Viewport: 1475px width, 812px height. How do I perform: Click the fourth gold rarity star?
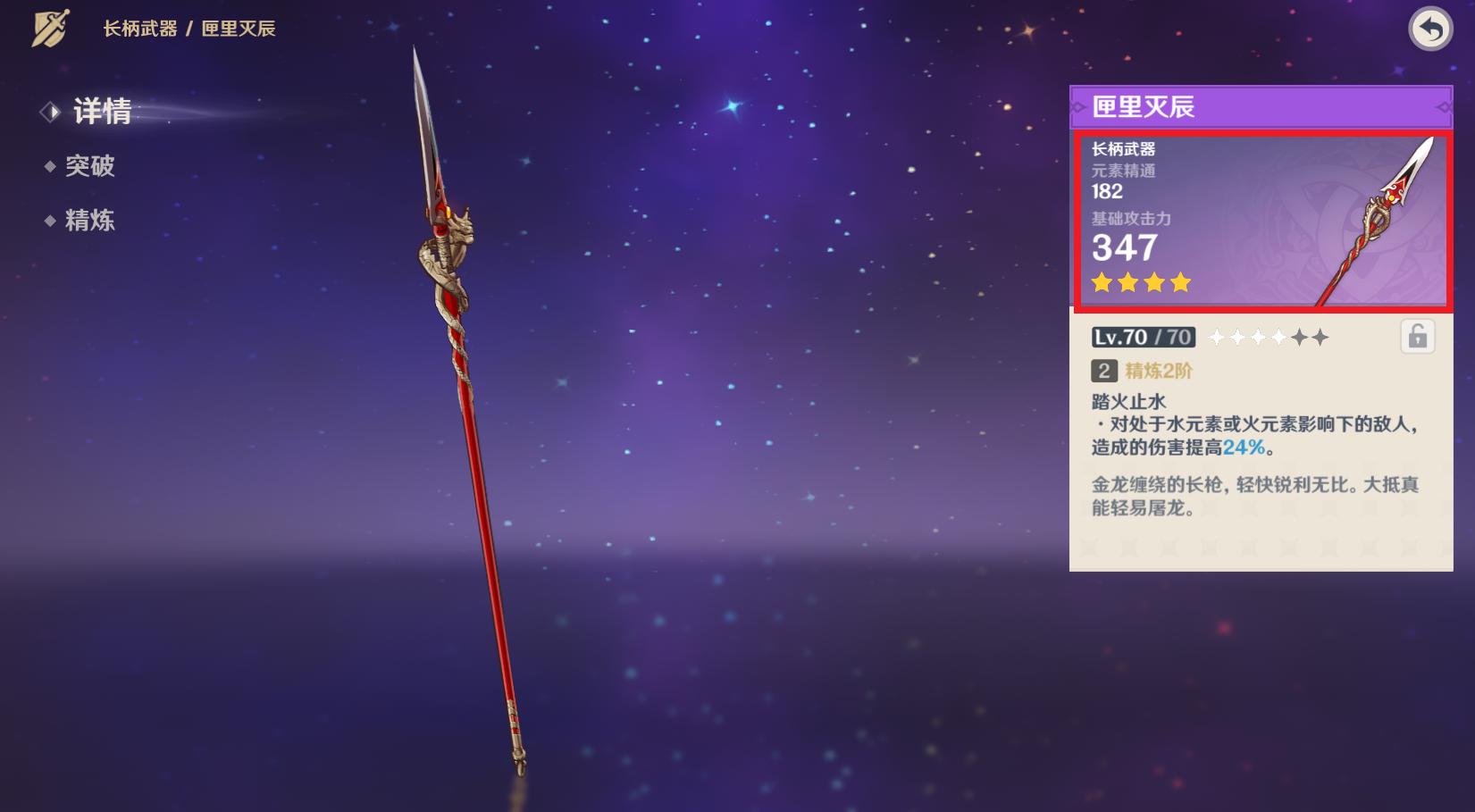click(1181, 283)
